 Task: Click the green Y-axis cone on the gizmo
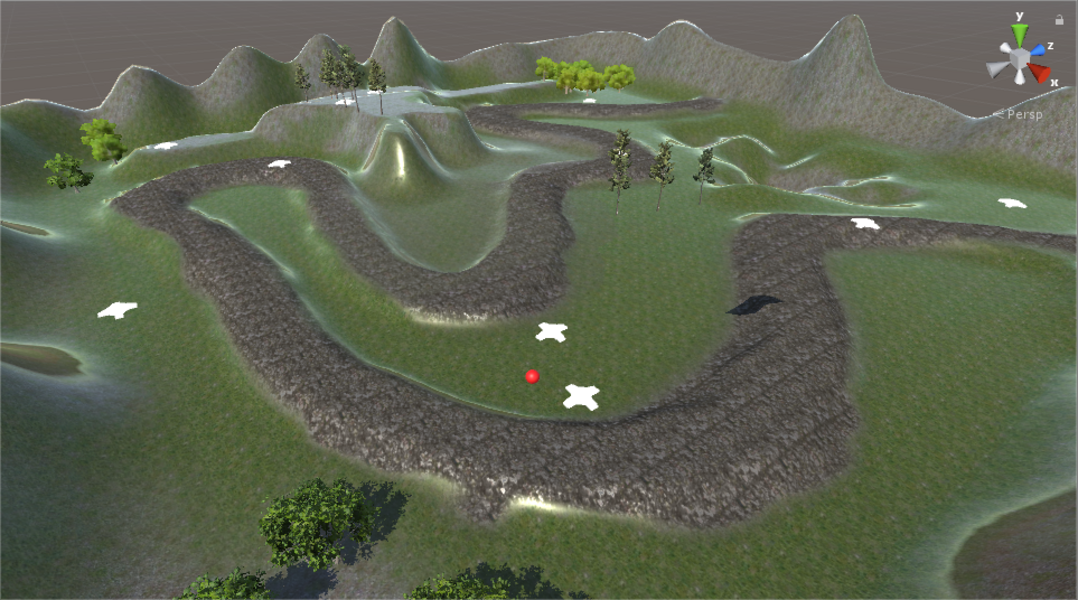[x=1019, y=35]
